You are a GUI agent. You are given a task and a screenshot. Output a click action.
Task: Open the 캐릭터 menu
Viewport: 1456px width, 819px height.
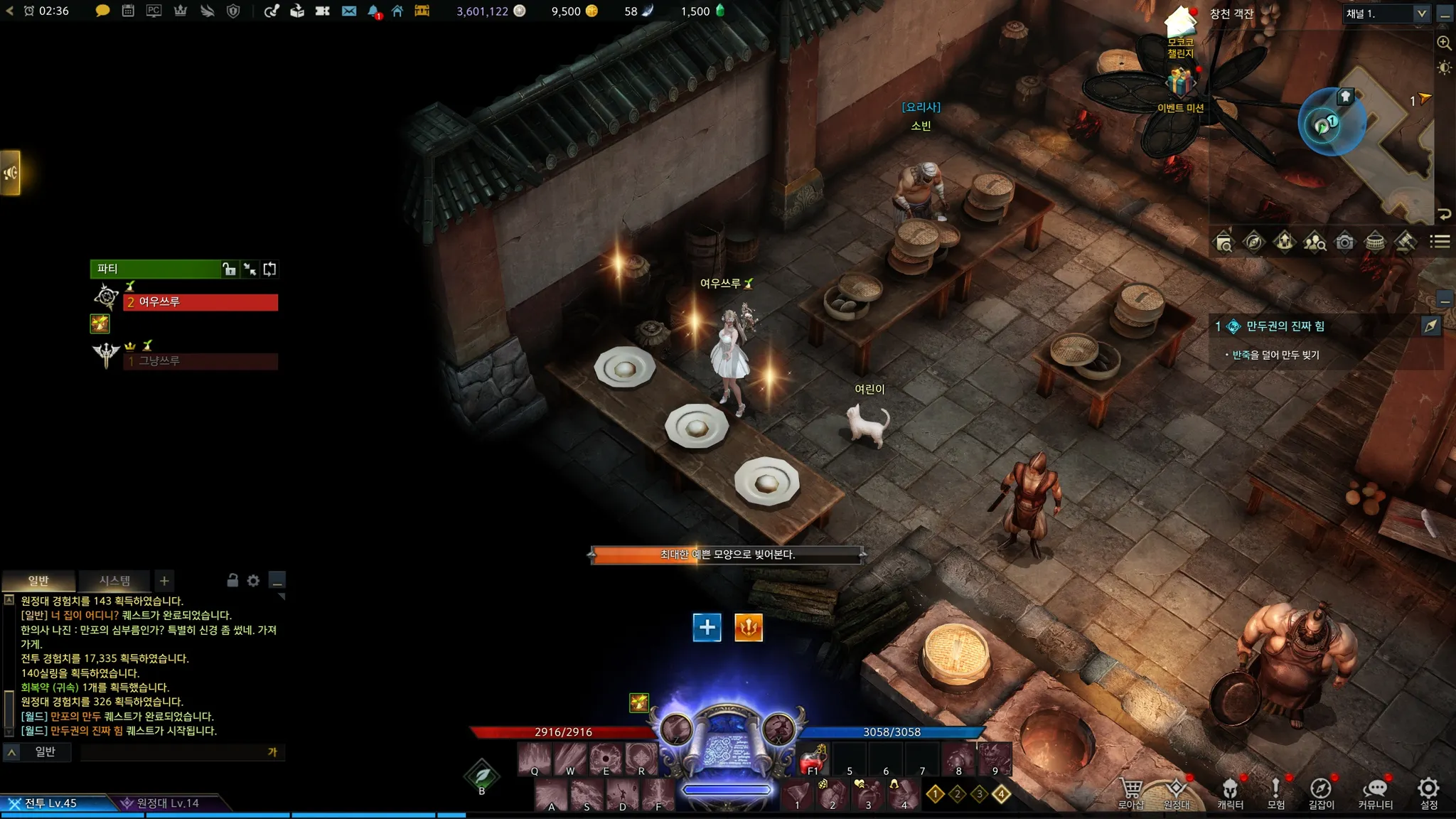1230,793
